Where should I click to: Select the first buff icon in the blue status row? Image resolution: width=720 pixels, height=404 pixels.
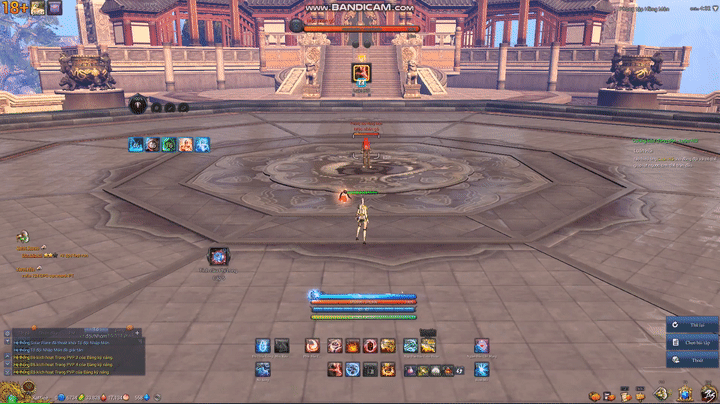(135, 145)
